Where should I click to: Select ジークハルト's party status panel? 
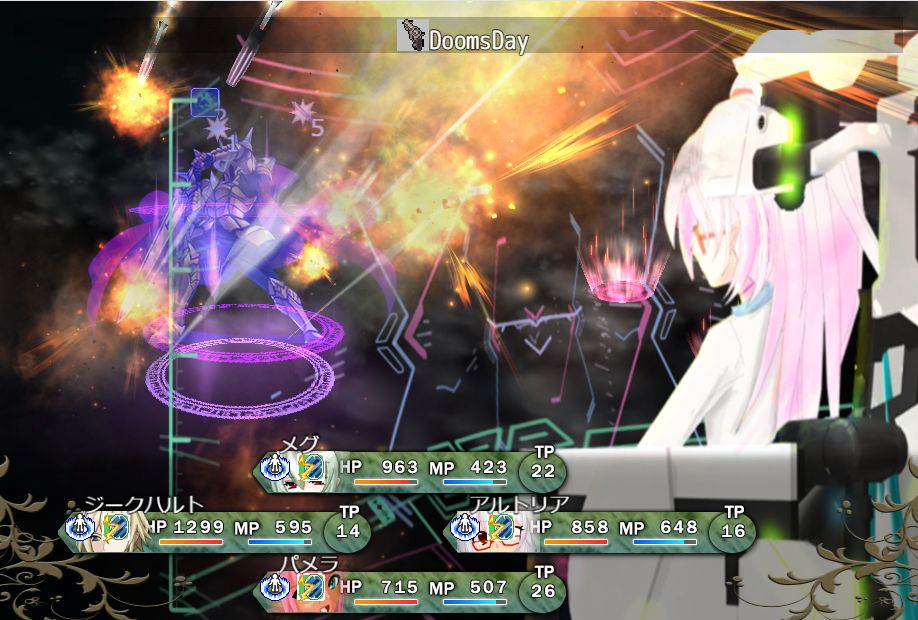tap(215, 530)
